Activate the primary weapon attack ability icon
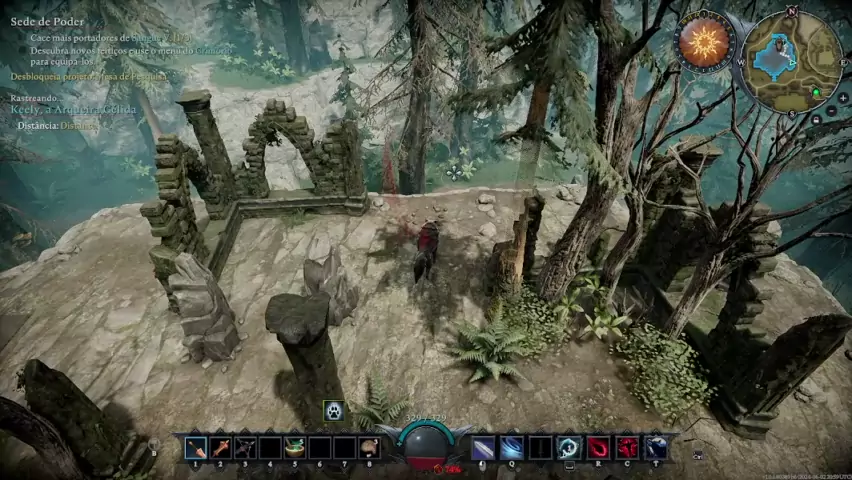This screenshot has width=852, height=480. pos(483,448)
